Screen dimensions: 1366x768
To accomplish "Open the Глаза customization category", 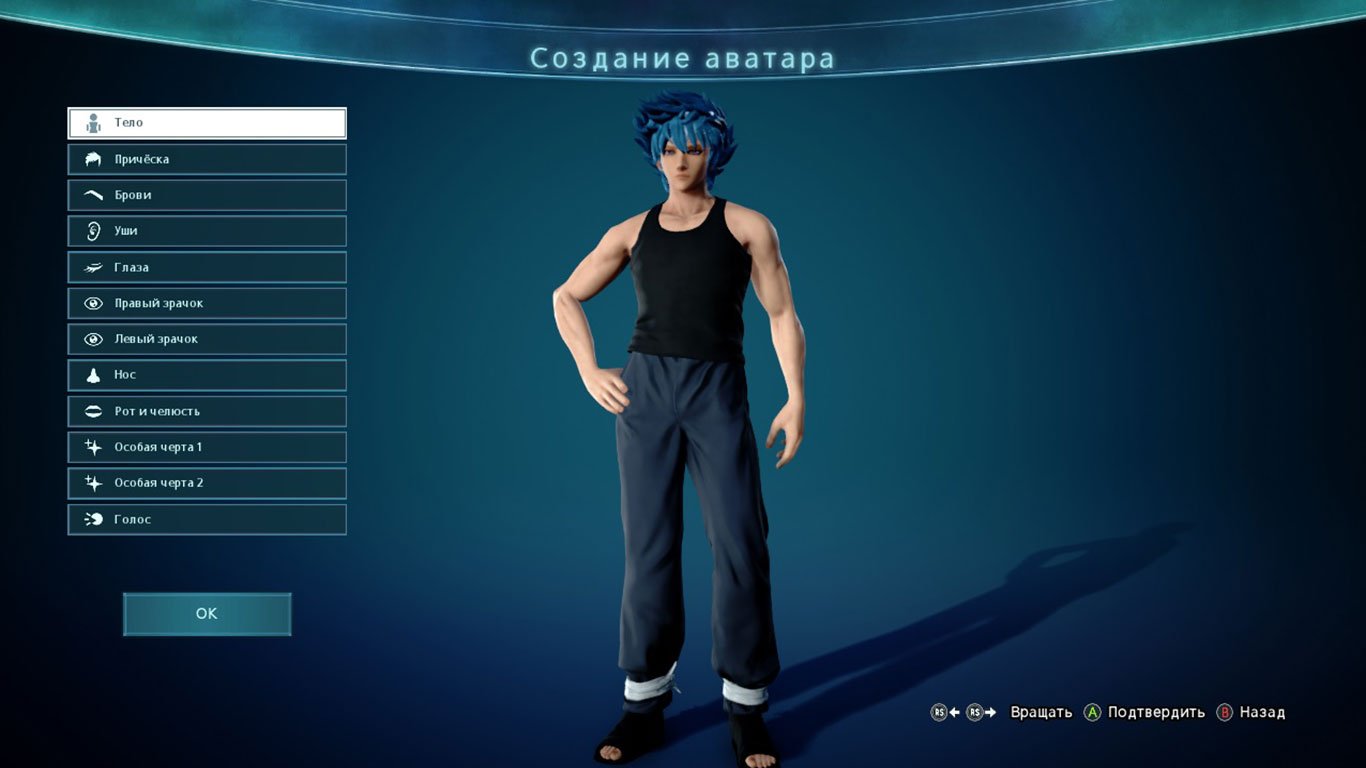I will click(x=207, y=267).
